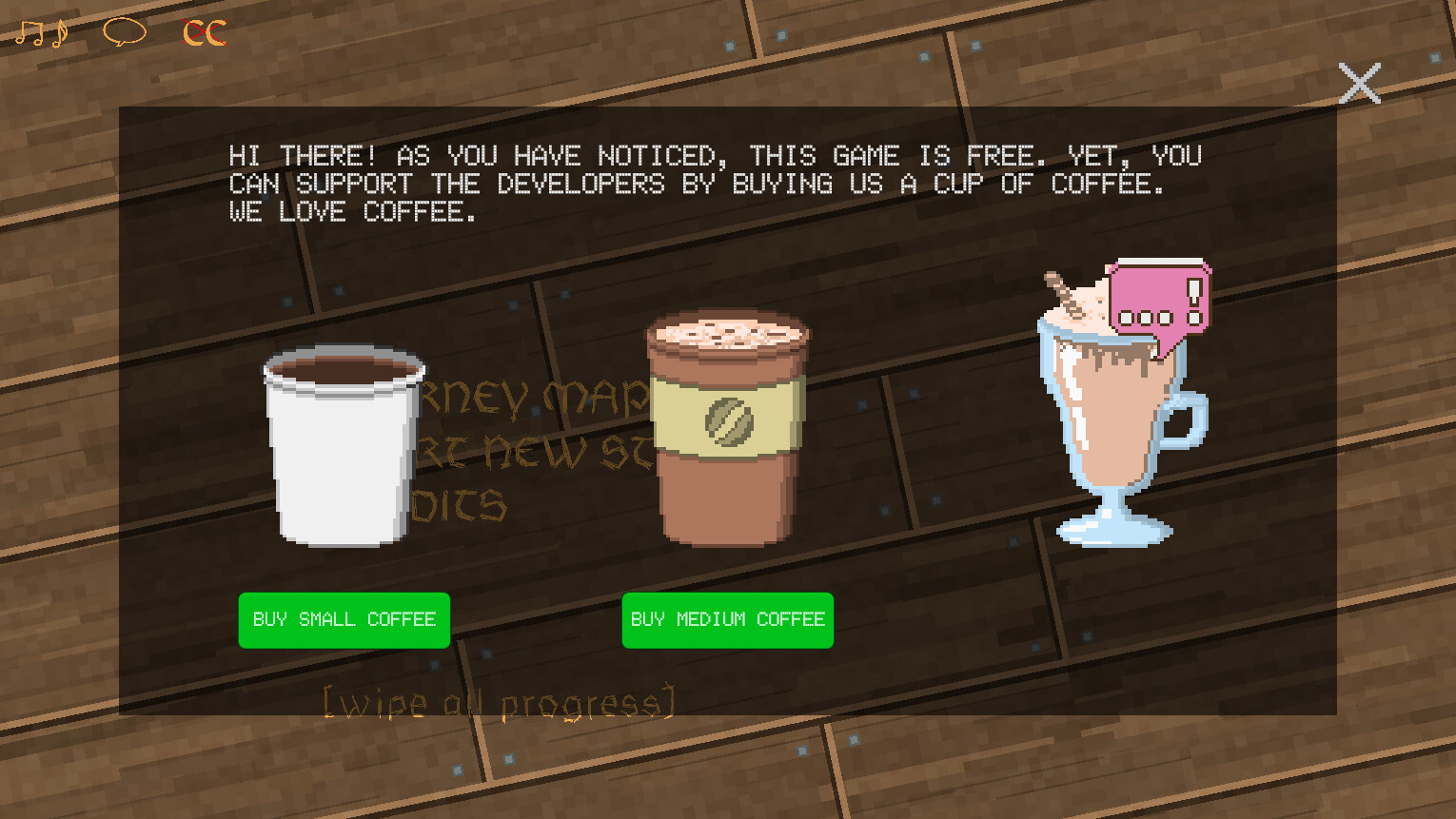The image size is (1456, 819).
Task: Dismiss the donation popup with the X
Action: click(1360, 84)
